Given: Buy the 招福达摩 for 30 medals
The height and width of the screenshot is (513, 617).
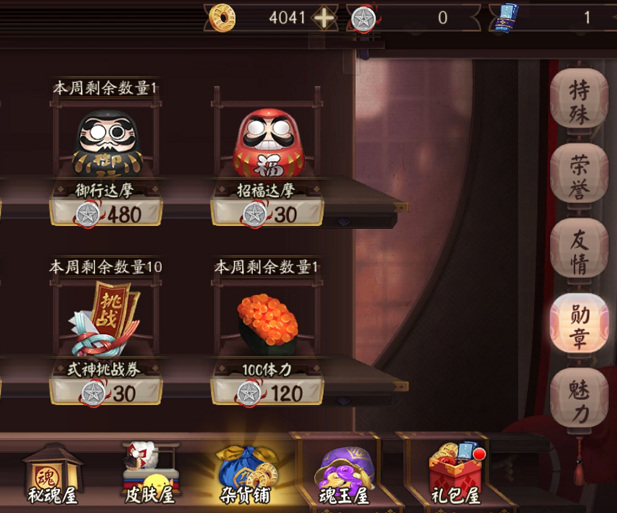Looking at the screenshot, I should coord(266,214).
